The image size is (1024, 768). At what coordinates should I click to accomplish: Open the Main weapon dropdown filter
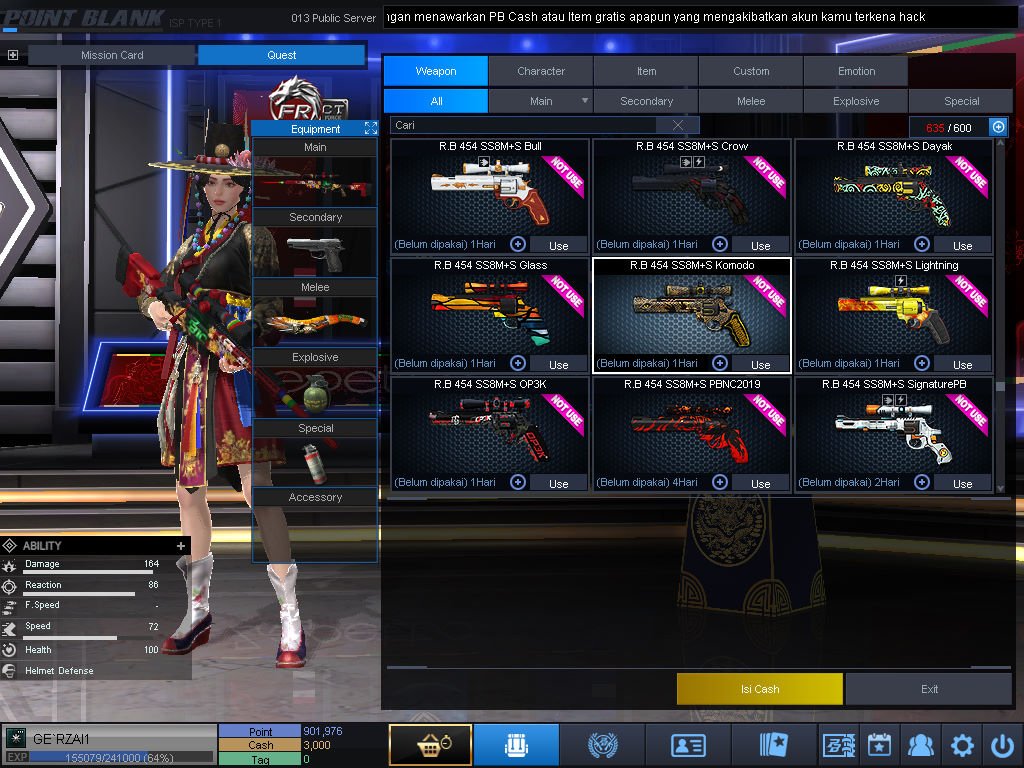585,101
